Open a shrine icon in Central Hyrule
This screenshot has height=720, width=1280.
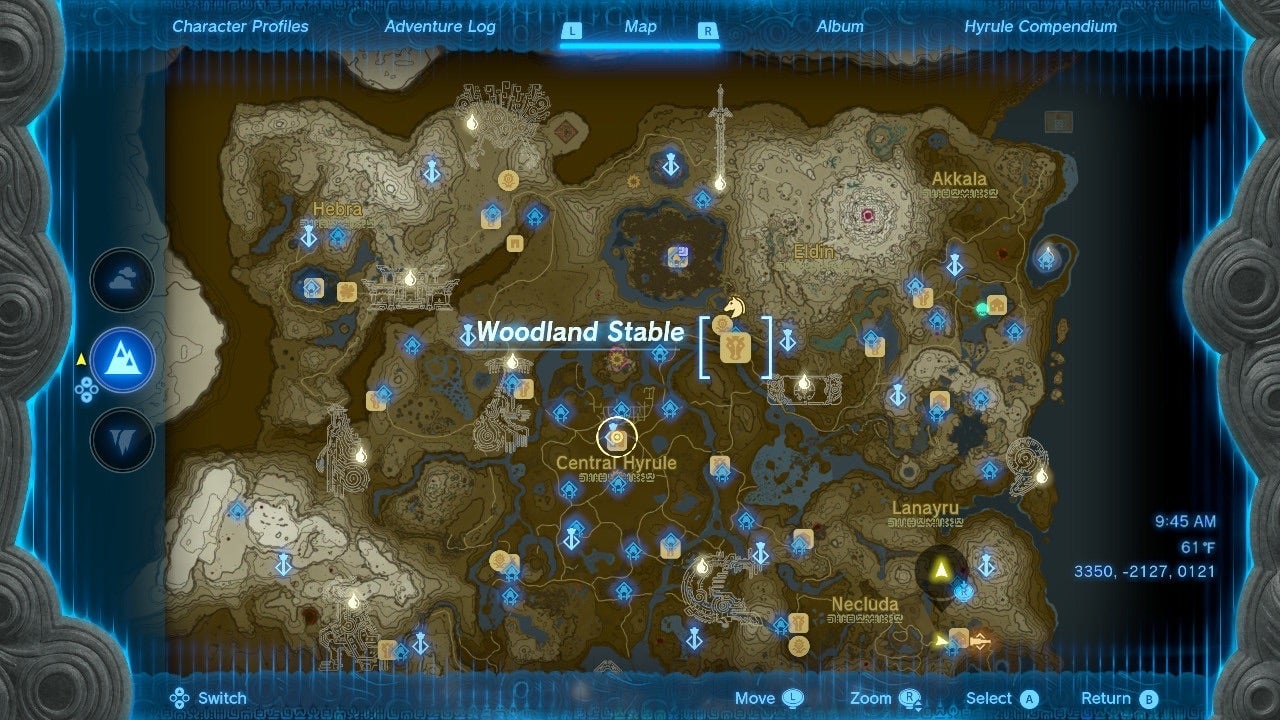[620, 409]
